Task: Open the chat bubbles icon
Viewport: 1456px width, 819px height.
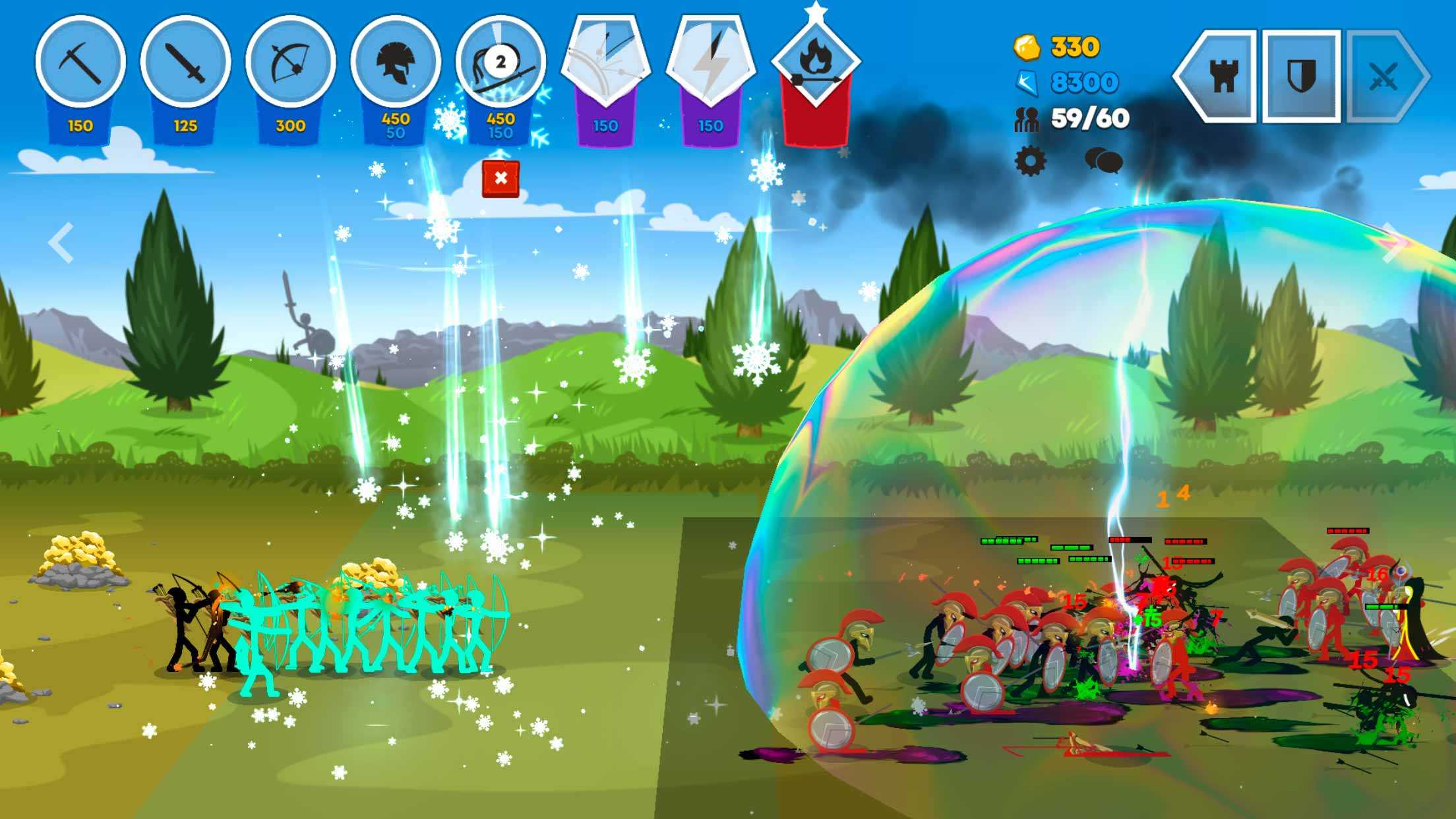Action: pos(1103,160)
